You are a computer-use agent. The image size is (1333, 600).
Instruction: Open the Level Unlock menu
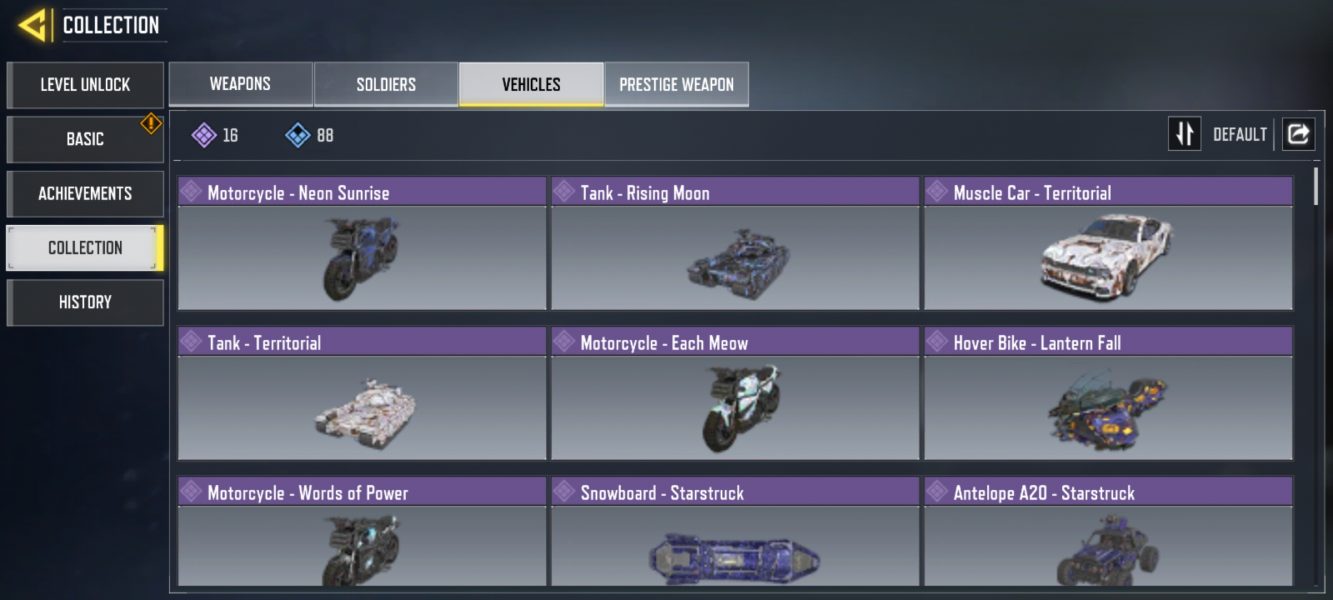pyautogui.click(x=85, y=85)
